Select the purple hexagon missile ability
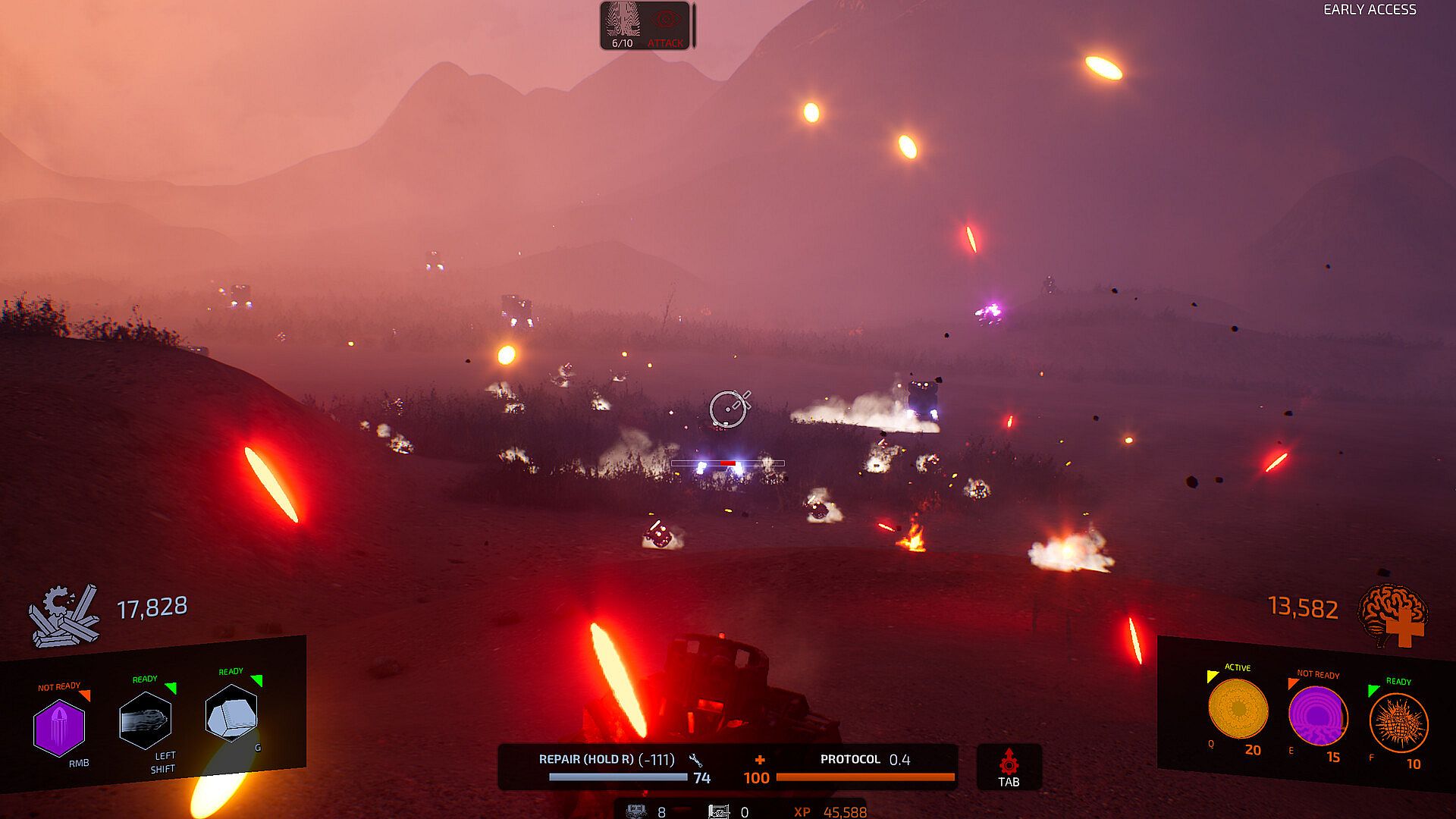 pyautogui.click(x=59, y=728)
